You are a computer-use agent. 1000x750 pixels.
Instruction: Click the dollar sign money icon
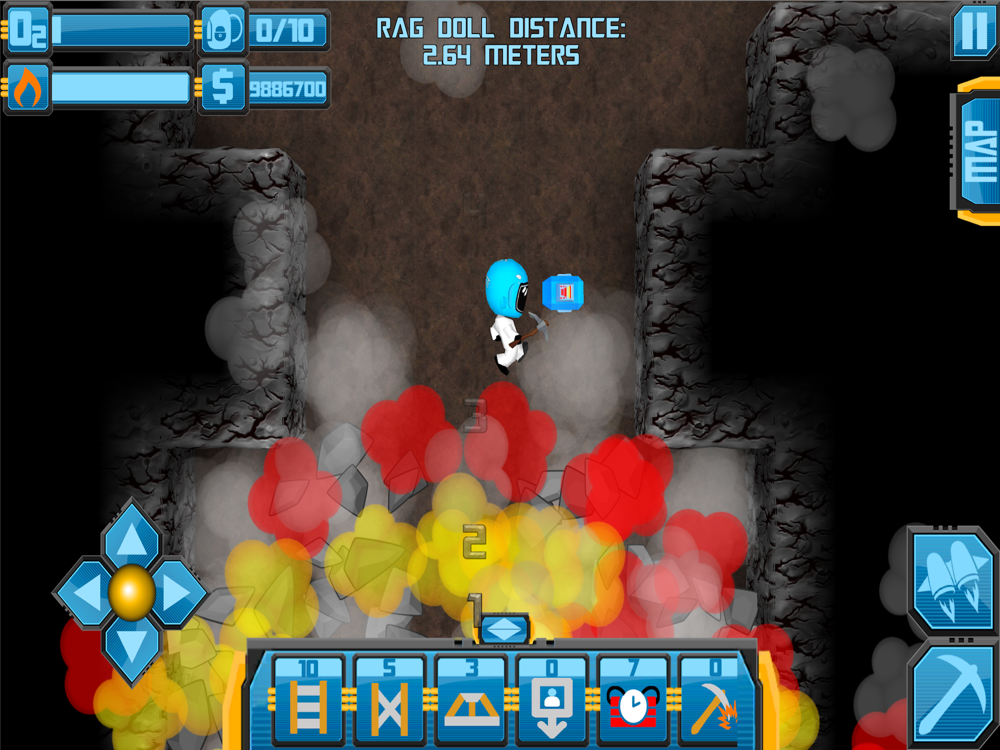point(222,88)
